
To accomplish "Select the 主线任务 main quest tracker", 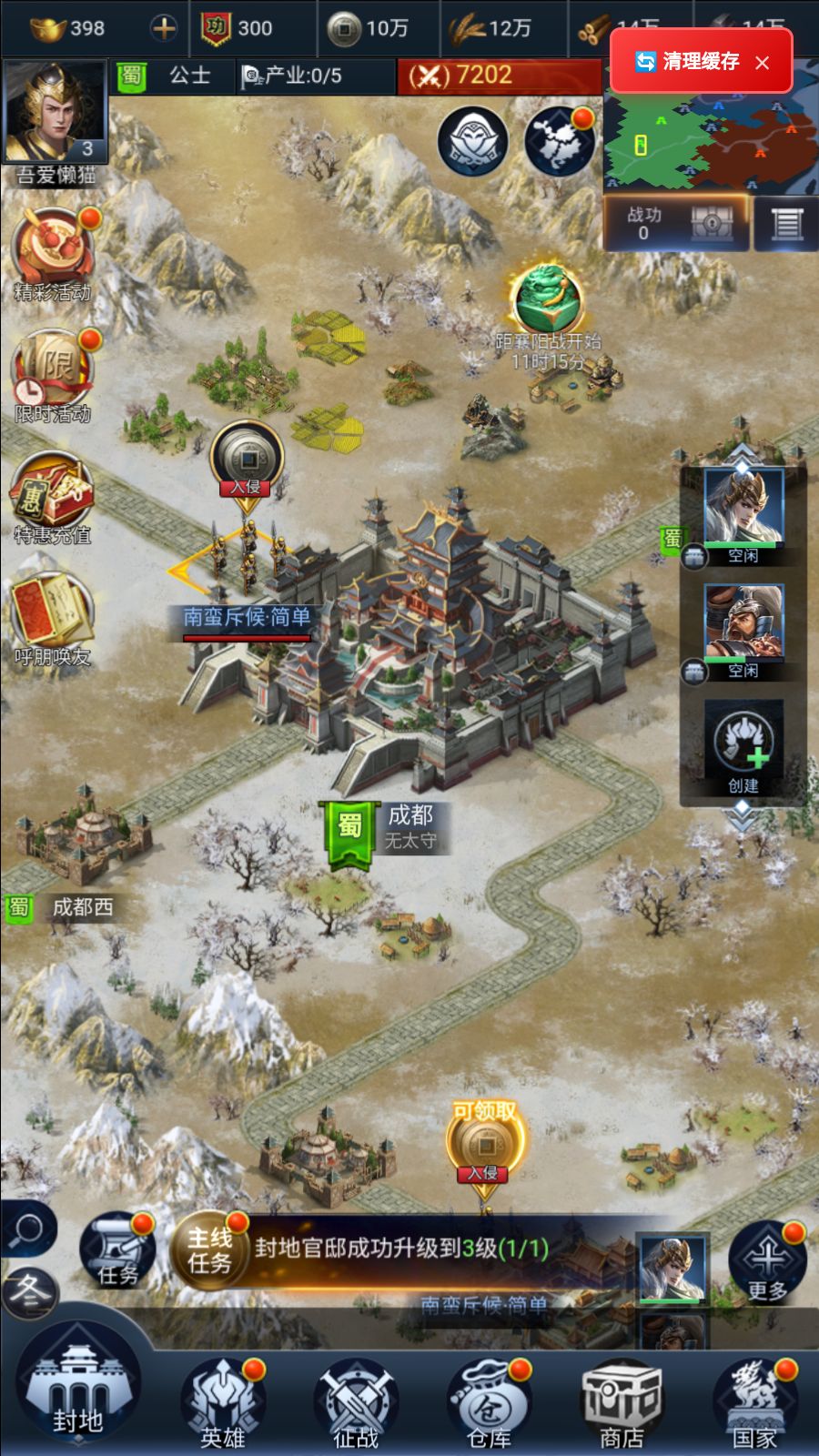I will coord(364,1249).
